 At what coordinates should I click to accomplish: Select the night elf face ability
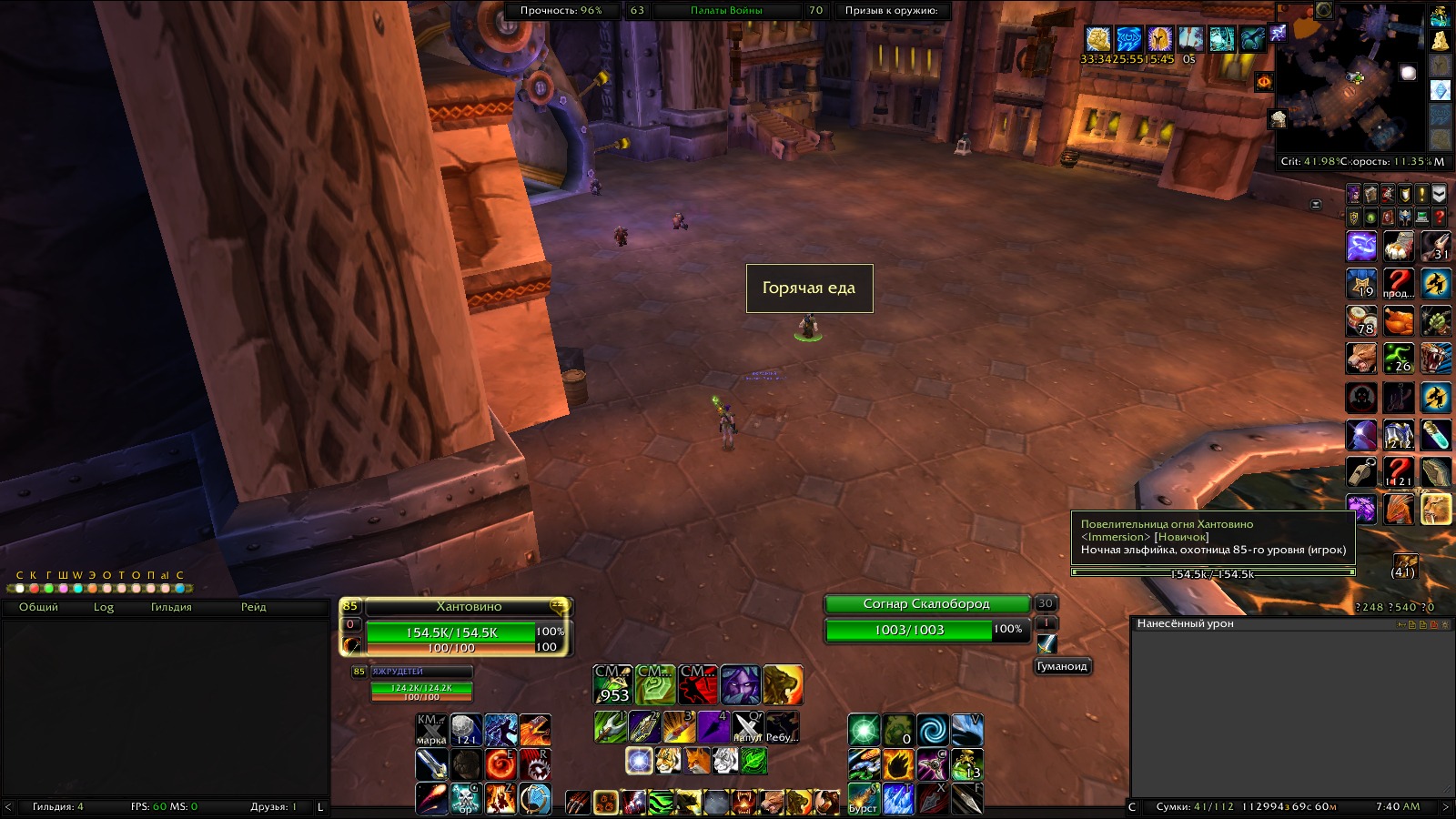pos(740,684)
